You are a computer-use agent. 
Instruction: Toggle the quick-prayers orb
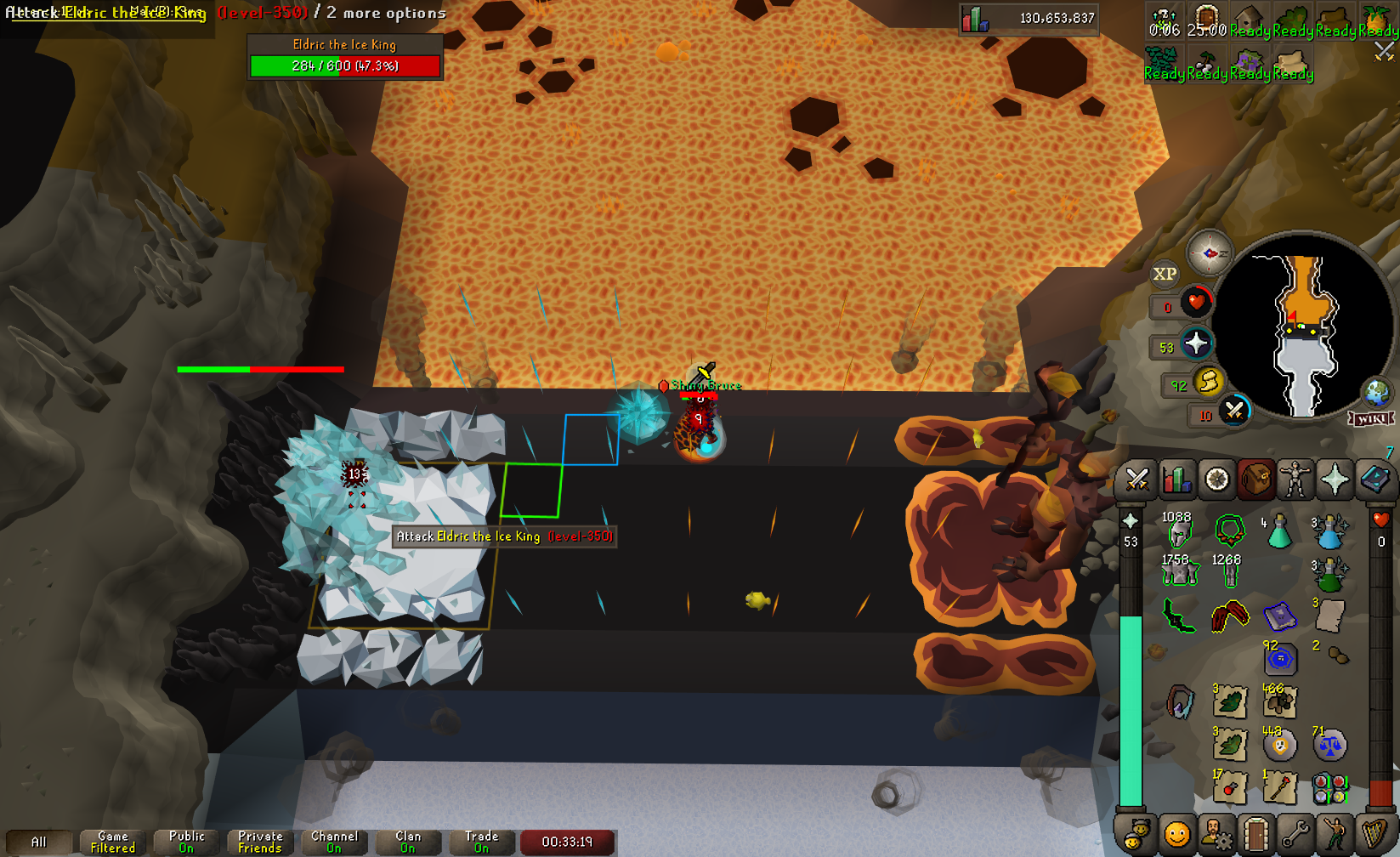coord(1196,343)
